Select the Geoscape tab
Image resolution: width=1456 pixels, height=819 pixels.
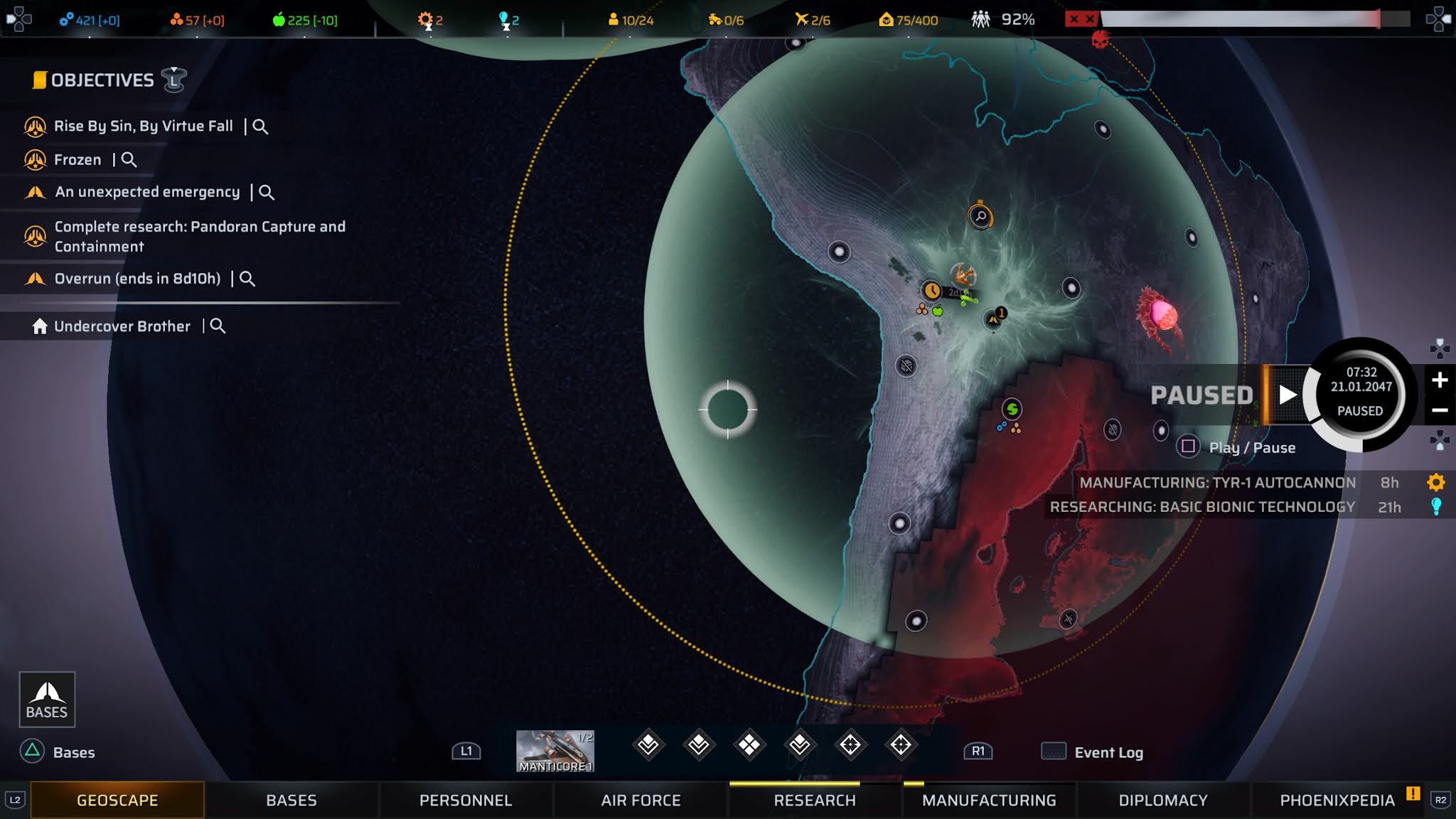(x=117, y=801)
